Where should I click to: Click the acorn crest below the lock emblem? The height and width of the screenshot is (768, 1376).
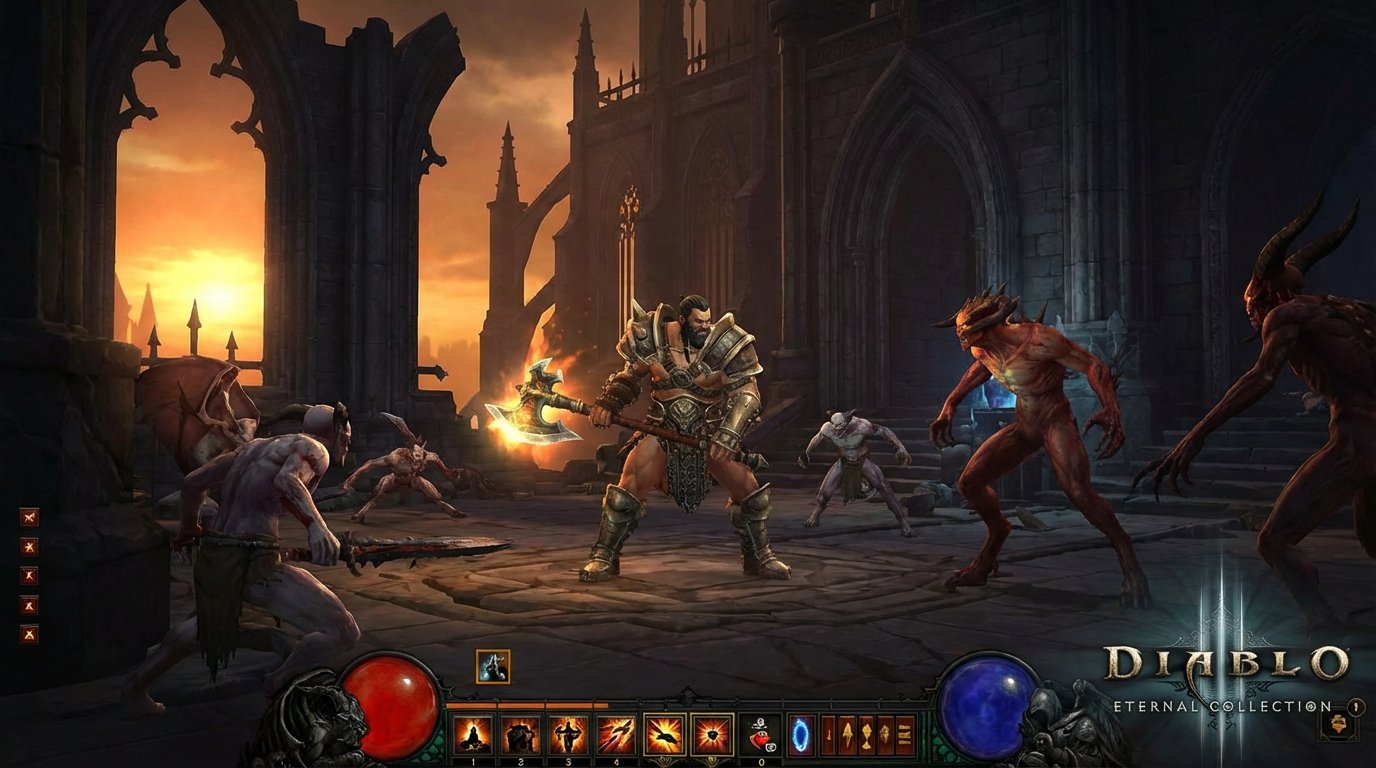(x=1338, y=724)
